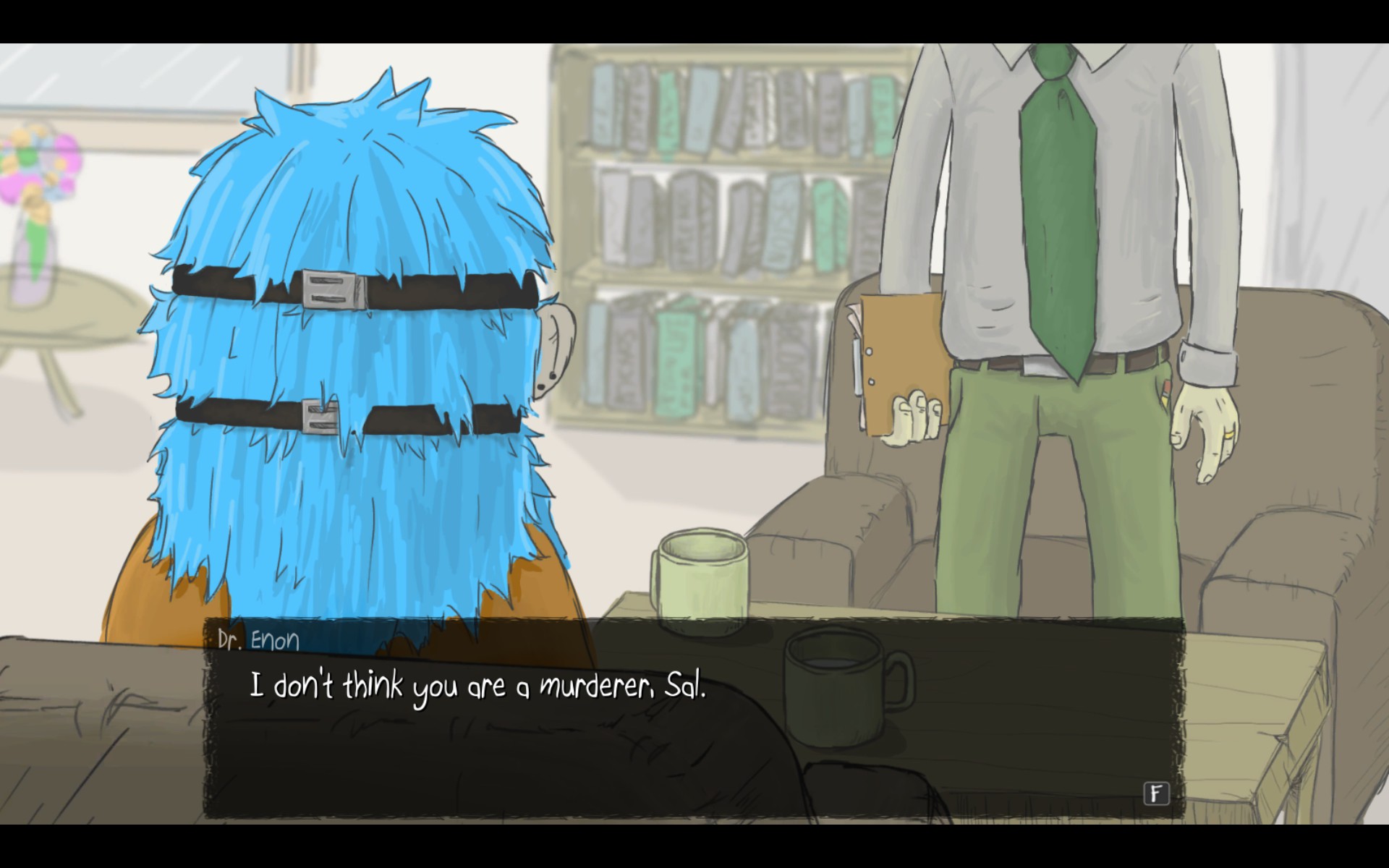The width and height of the screenshot is (1389, 868).
Task: Click the F key prompt to advance dialogue
Action: (1155, 793)
